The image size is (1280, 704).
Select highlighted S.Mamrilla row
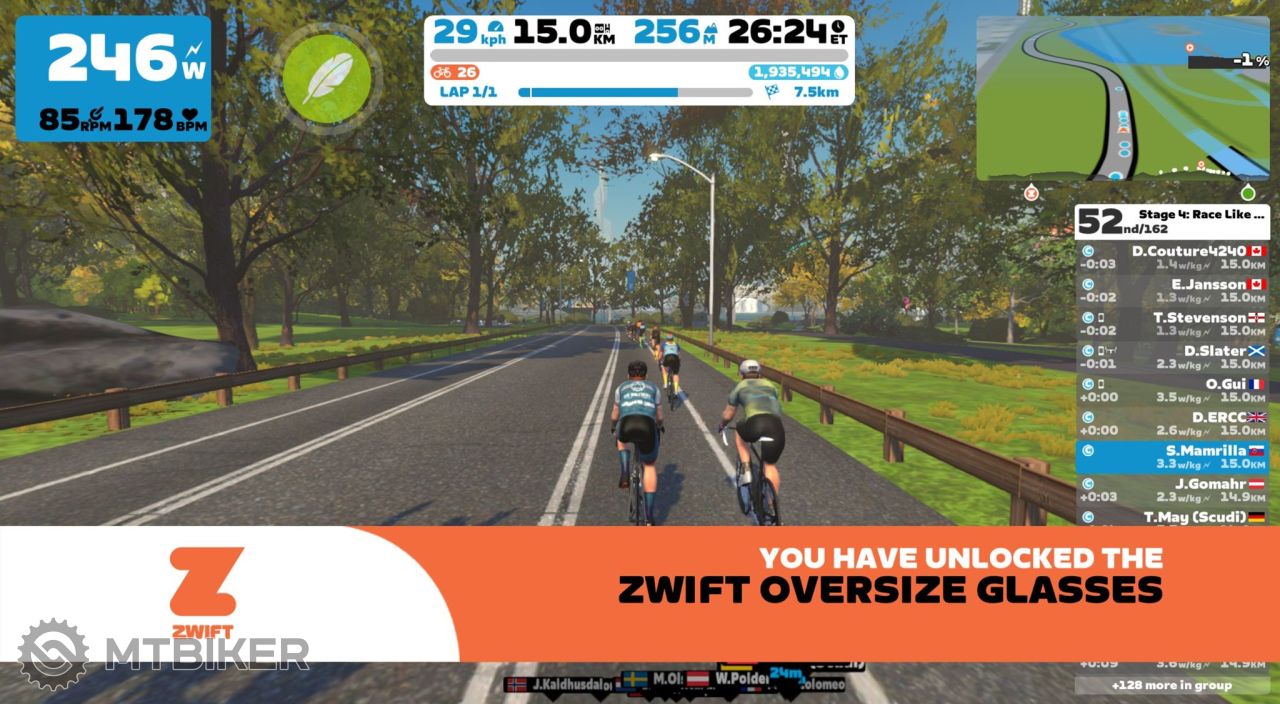pos(1171,456)
